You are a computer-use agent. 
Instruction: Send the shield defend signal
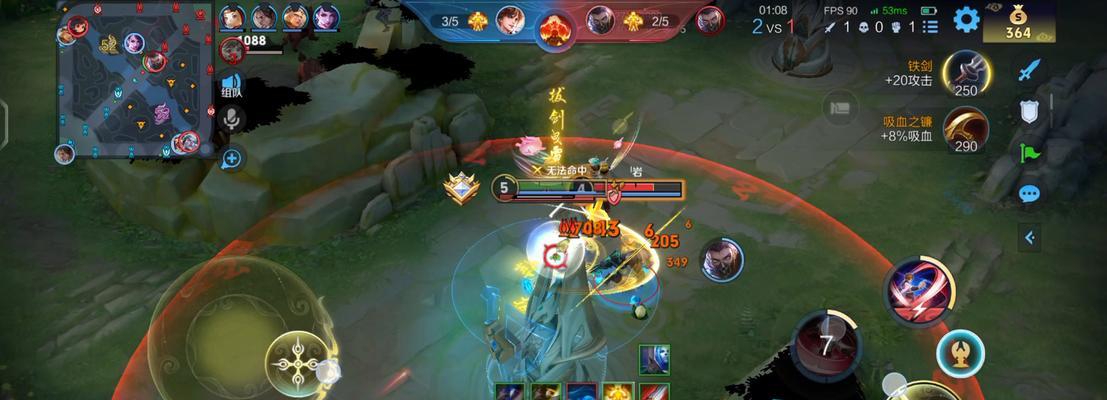point(1030,111)
